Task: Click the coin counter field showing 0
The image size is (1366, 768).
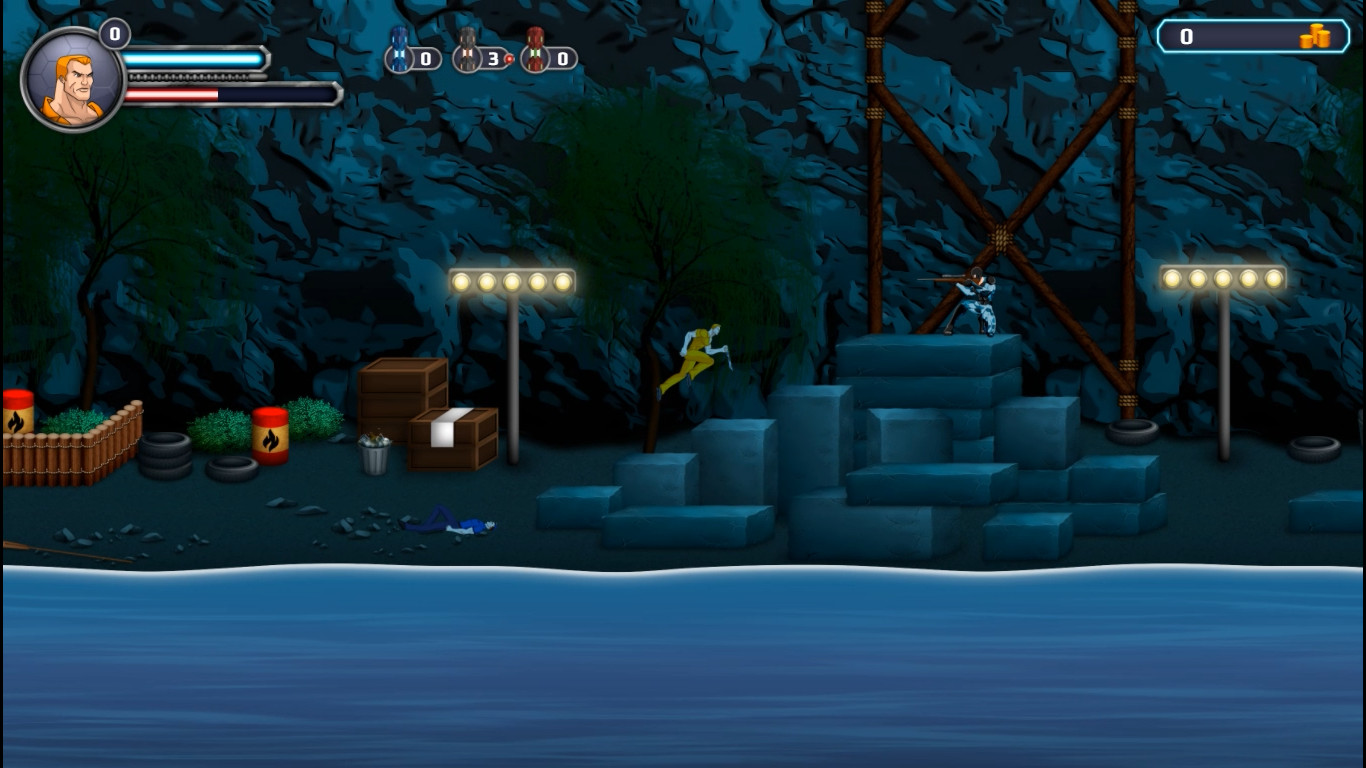Action: pos(1188,36)
